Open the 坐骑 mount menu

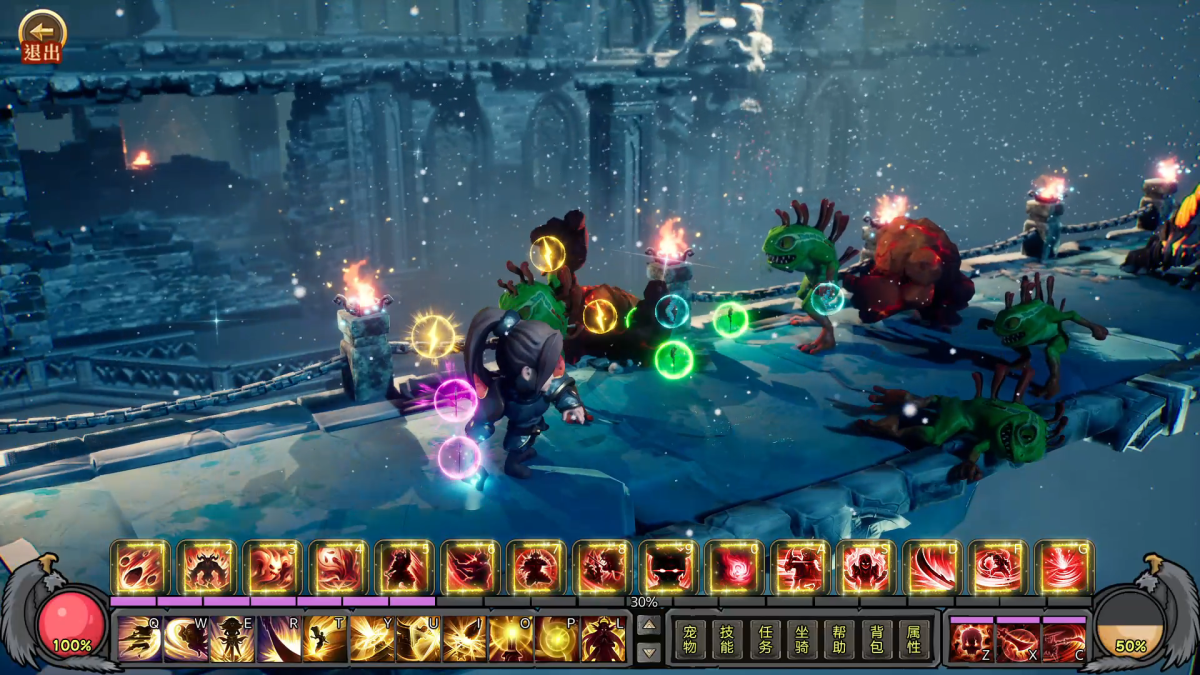point(802,638)
